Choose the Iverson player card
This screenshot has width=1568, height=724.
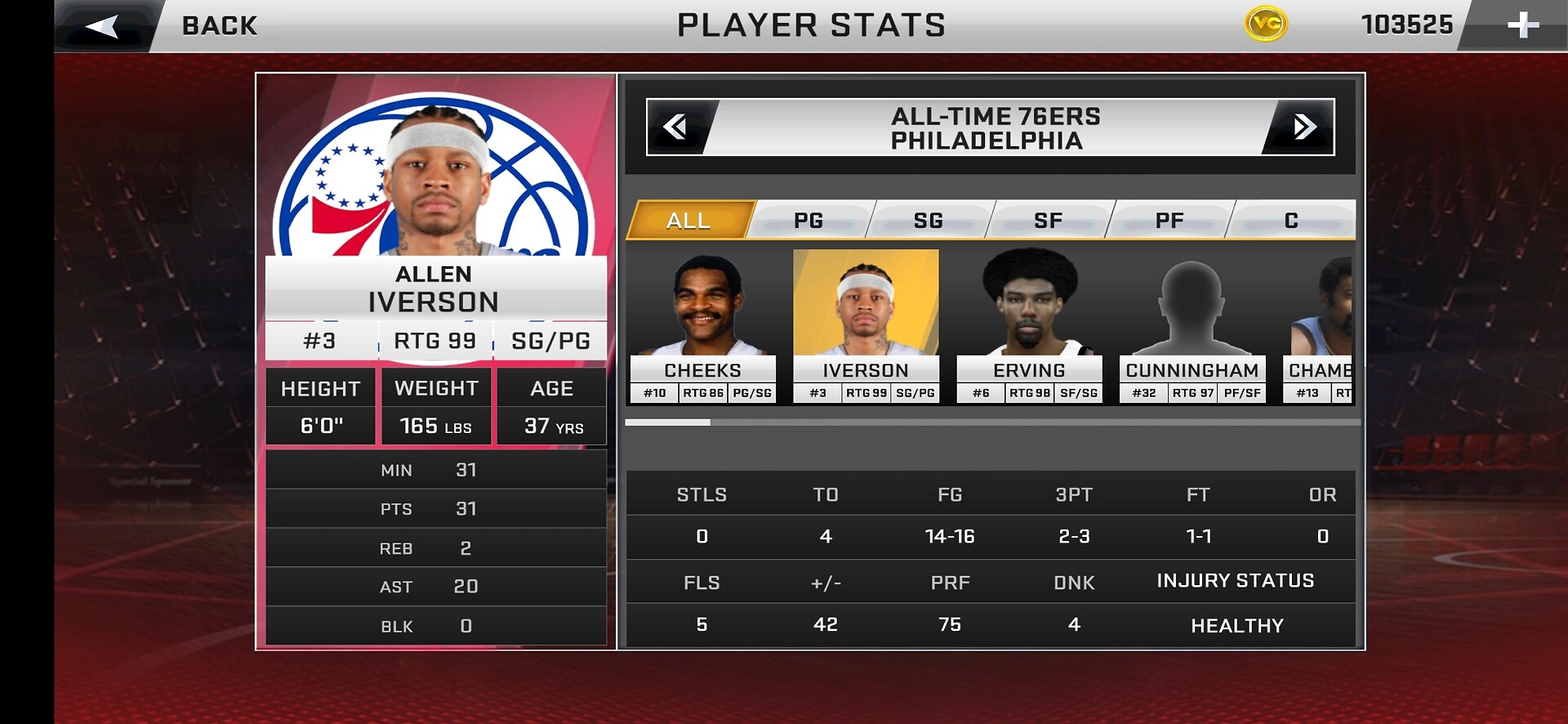(866, 327)
